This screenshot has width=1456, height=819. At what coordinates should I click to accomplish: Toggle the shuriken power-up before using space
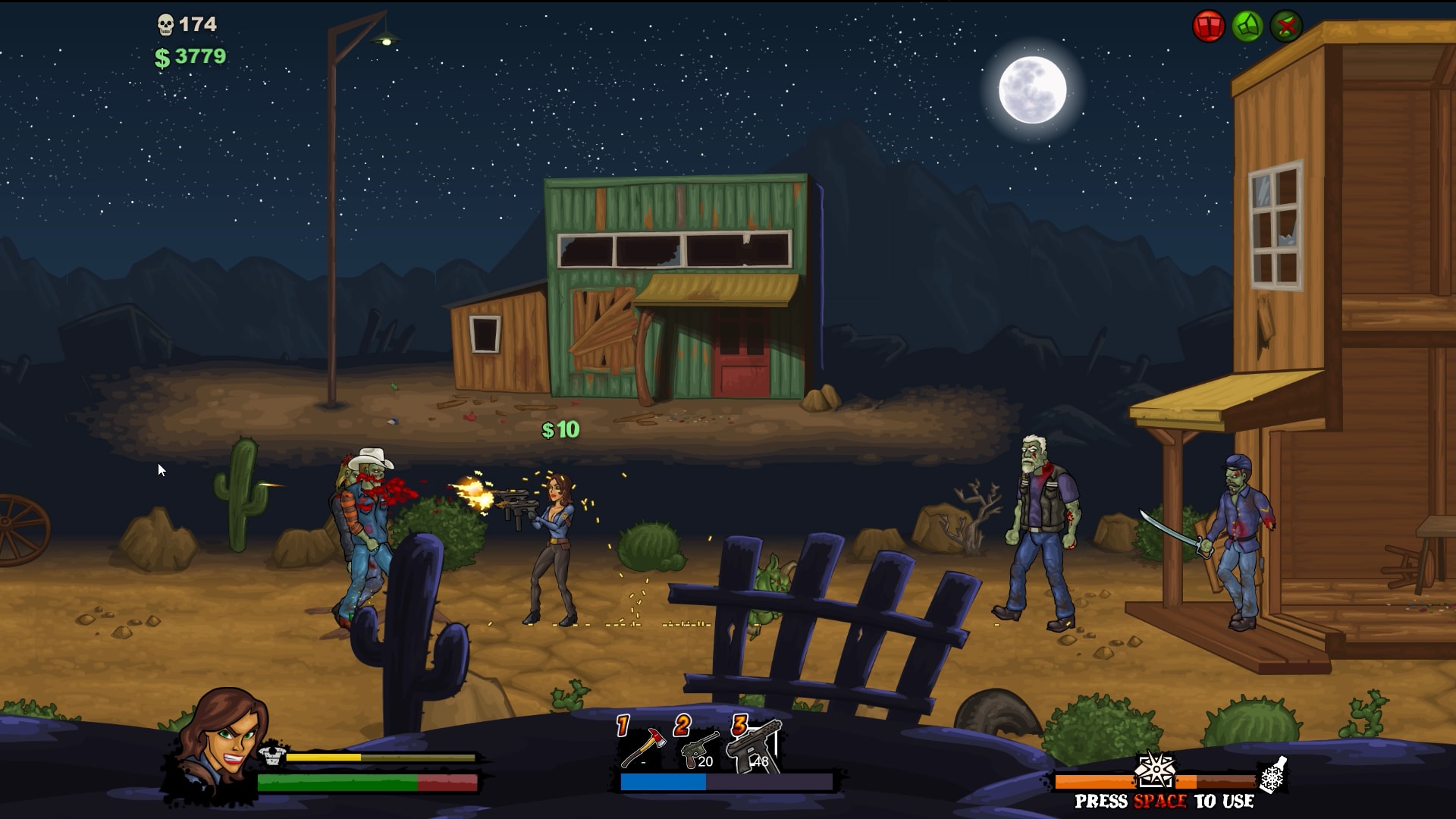point(1156,769)
